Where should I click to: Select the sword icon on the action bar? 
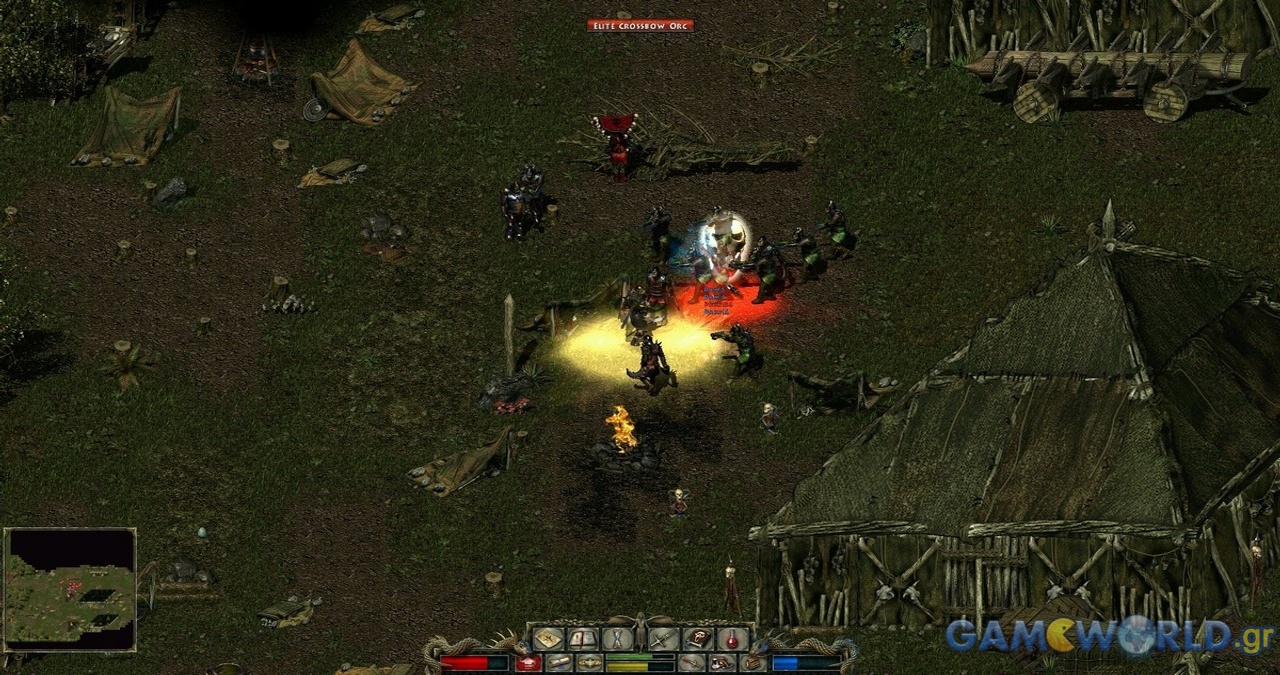click(x=664, y=638)
